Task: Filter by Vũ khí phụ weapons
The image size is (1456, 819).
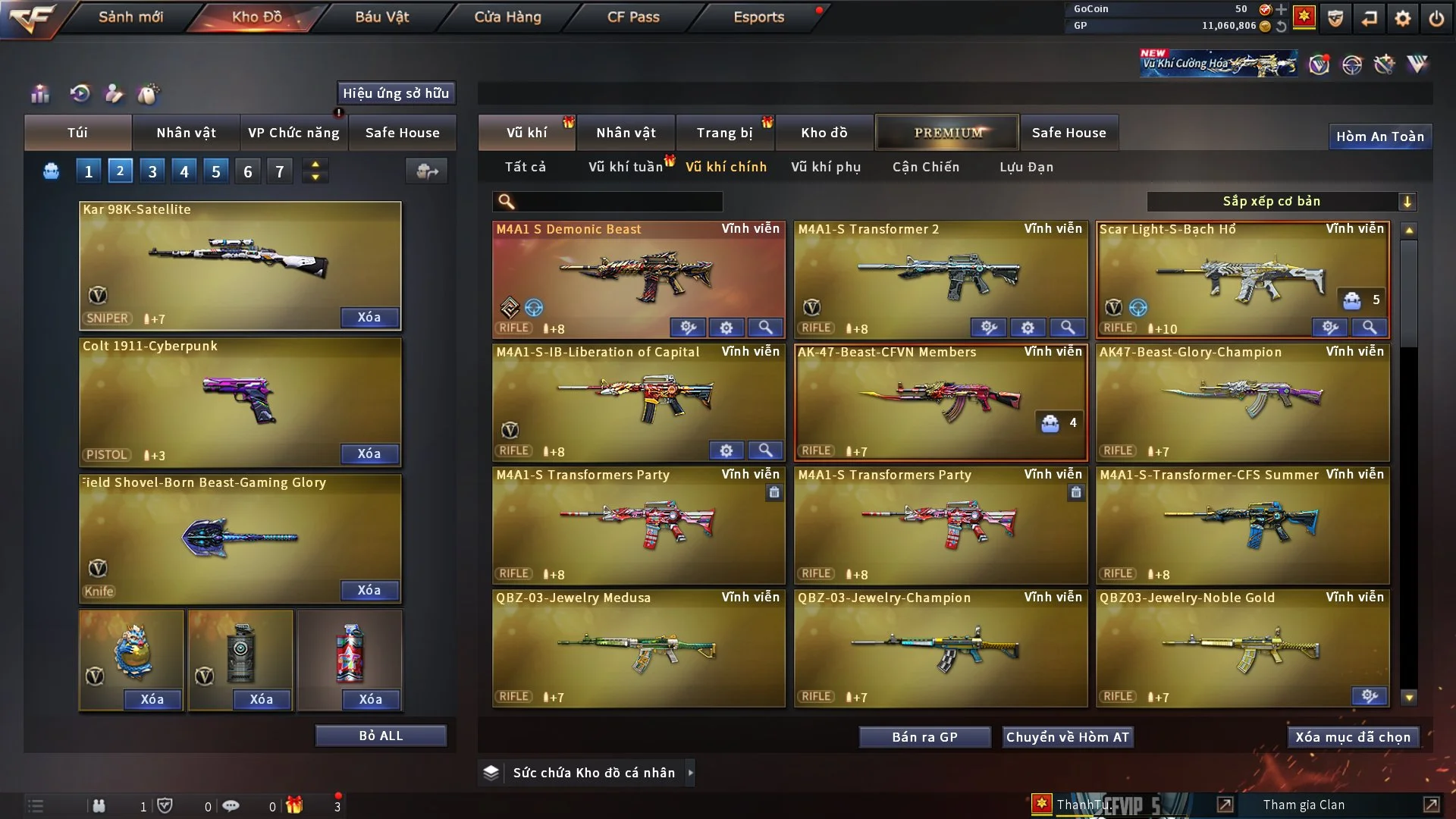Action: tap(826, 167)
